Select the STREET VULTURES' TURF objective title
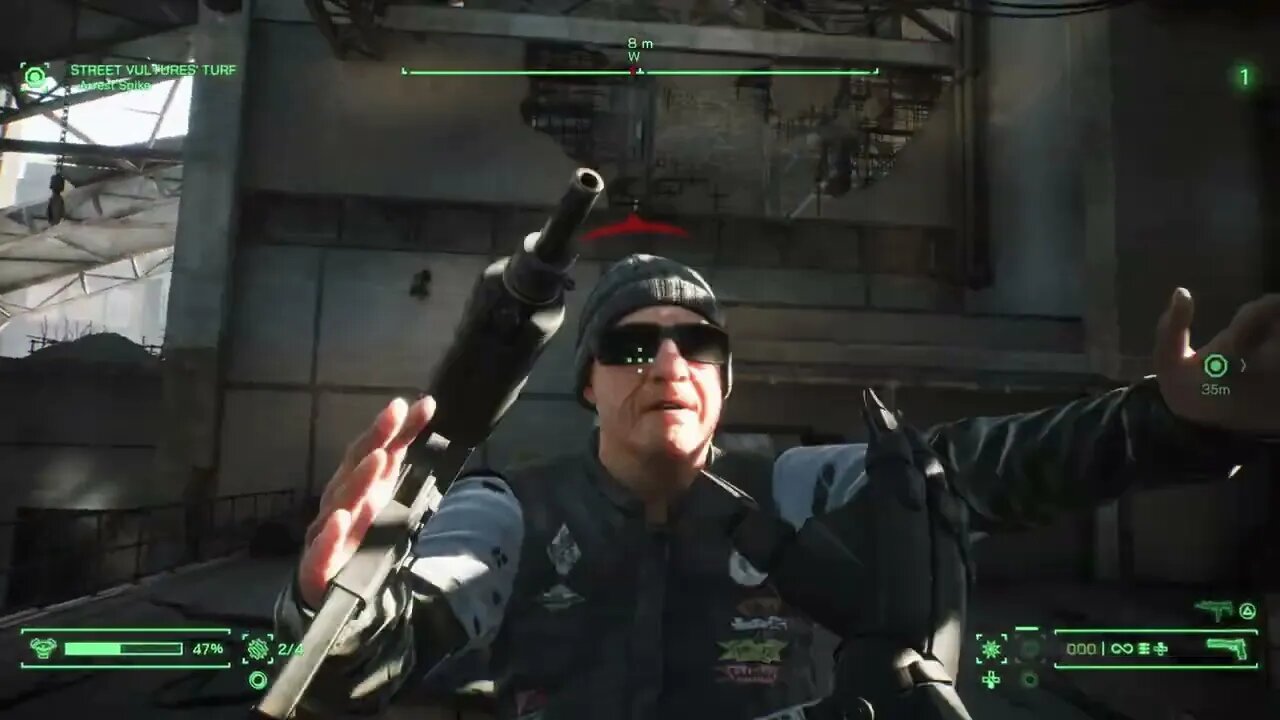The height and width of the screenshot is (720, 1280). pyautogui.click(x=152, y=71)
